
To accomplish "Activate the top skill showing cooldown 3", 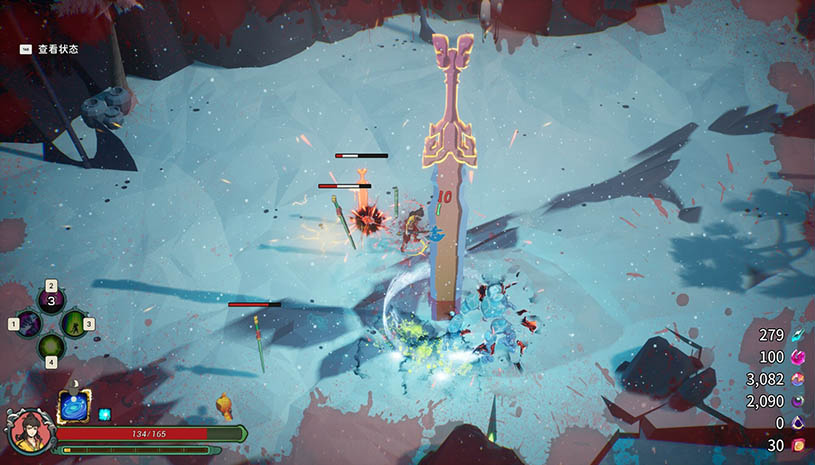I will [x=51, y=301].
